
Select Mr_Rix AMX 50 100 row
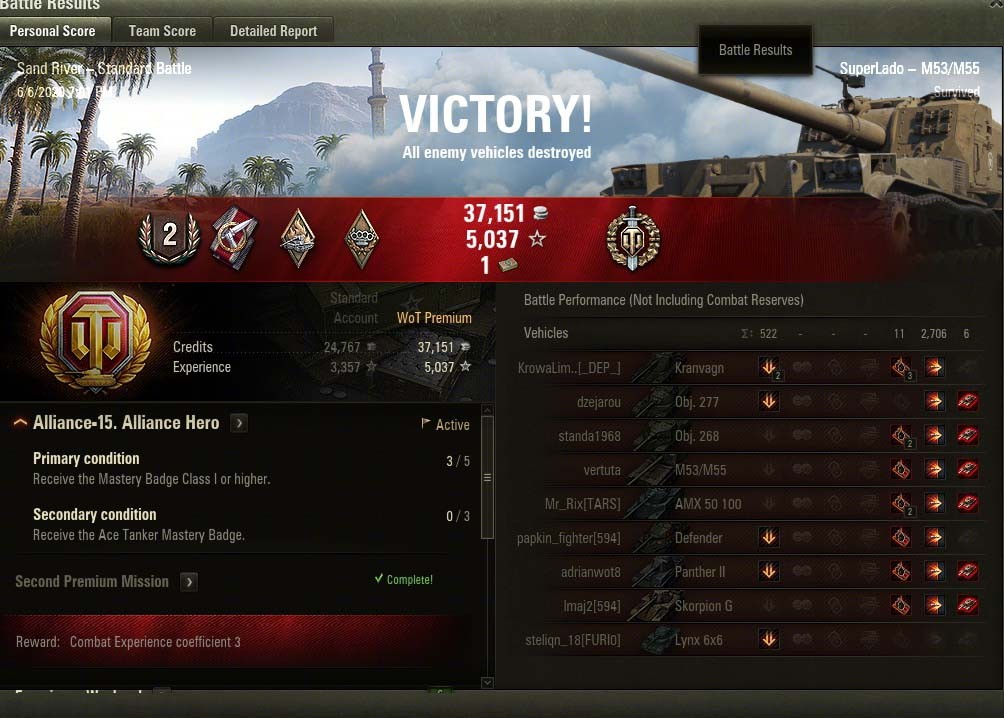(700, 504)
